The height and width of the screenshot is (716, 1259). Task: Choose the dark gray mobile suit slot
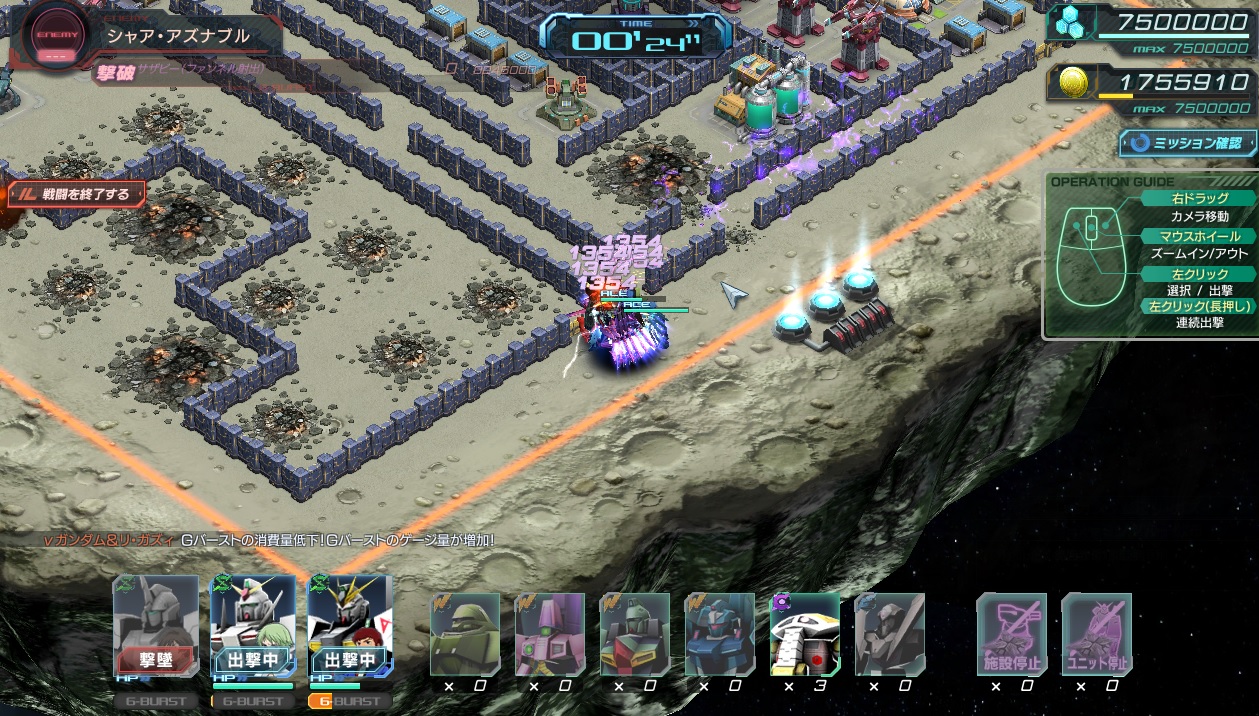tap(890, 634)
